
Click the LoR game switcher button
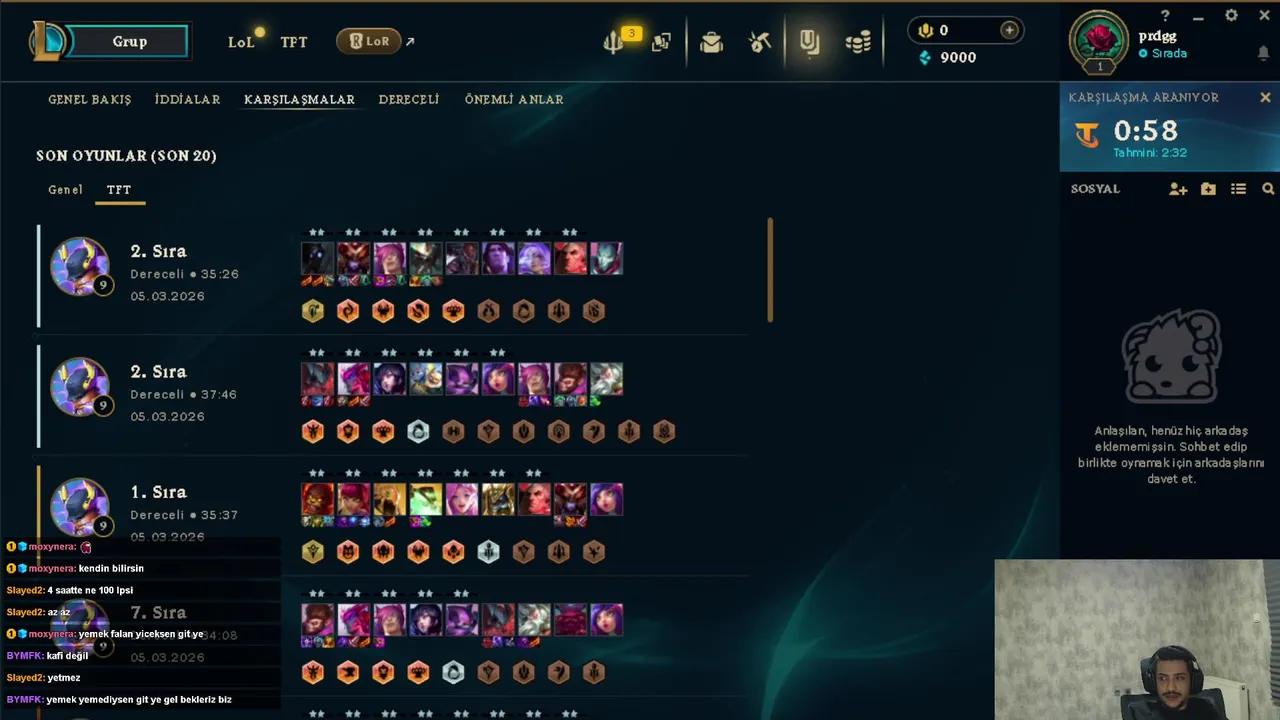pos(370,41)
